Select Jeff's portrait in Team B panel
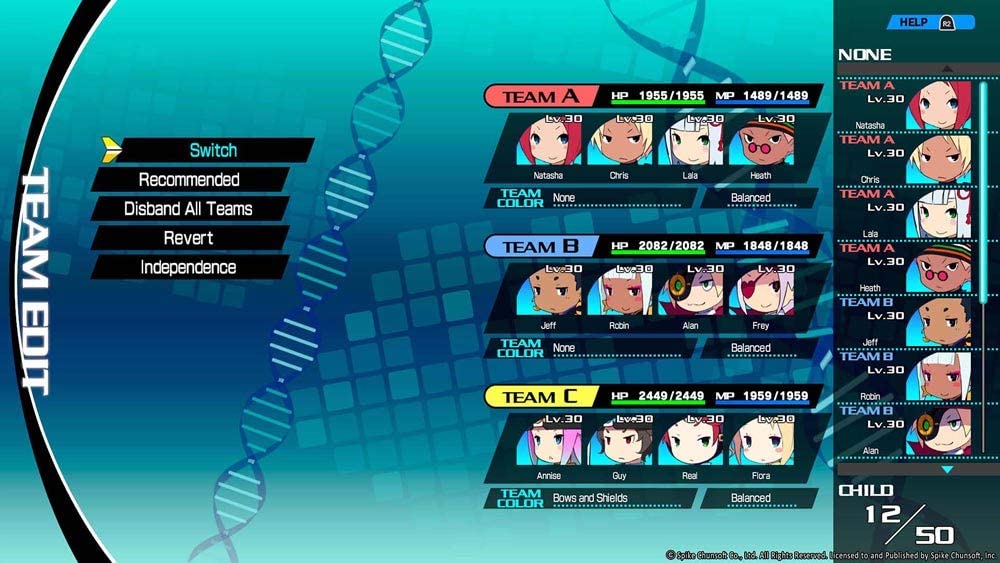This screenshot has height=563, width=1000. click(x=549, y=292)
